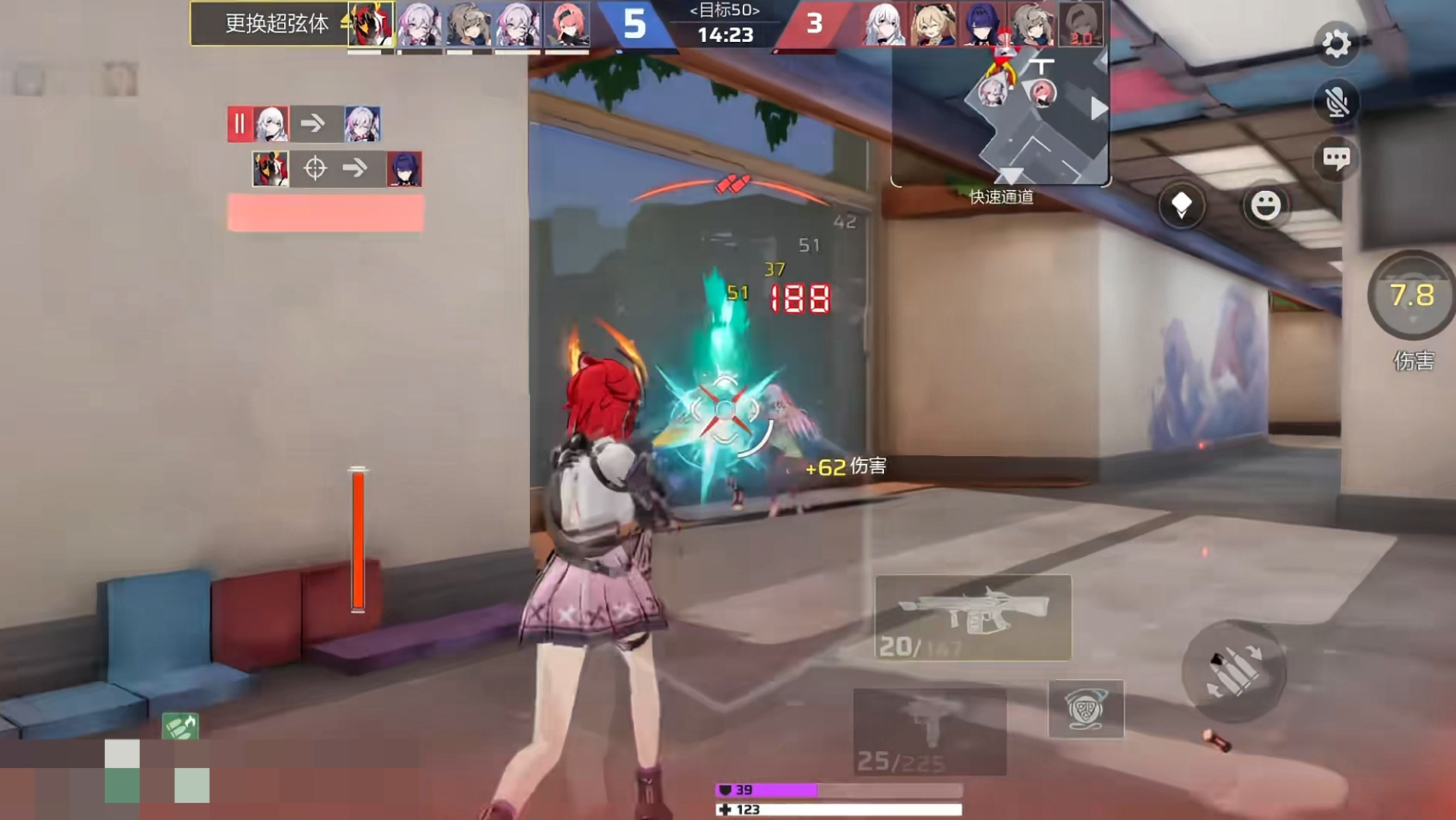Use the green grenade icon
This screenshot has width=1456, height=820.
pyautogui.click(x=180, y=726)
